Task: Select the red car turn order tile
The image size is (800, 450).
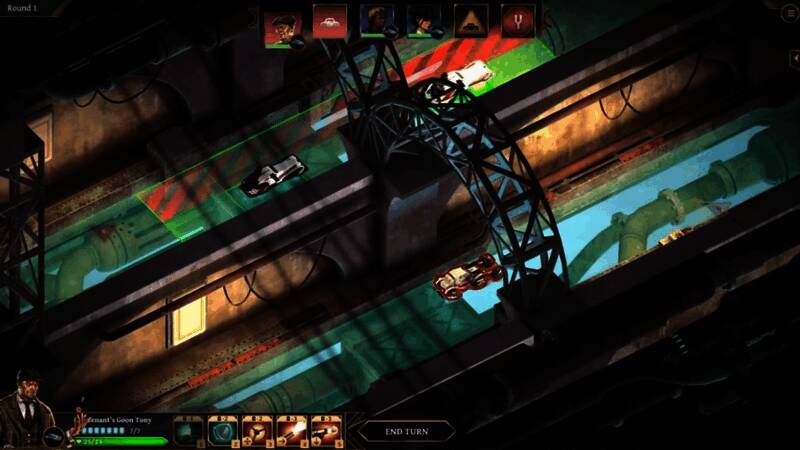Action: 329,21
